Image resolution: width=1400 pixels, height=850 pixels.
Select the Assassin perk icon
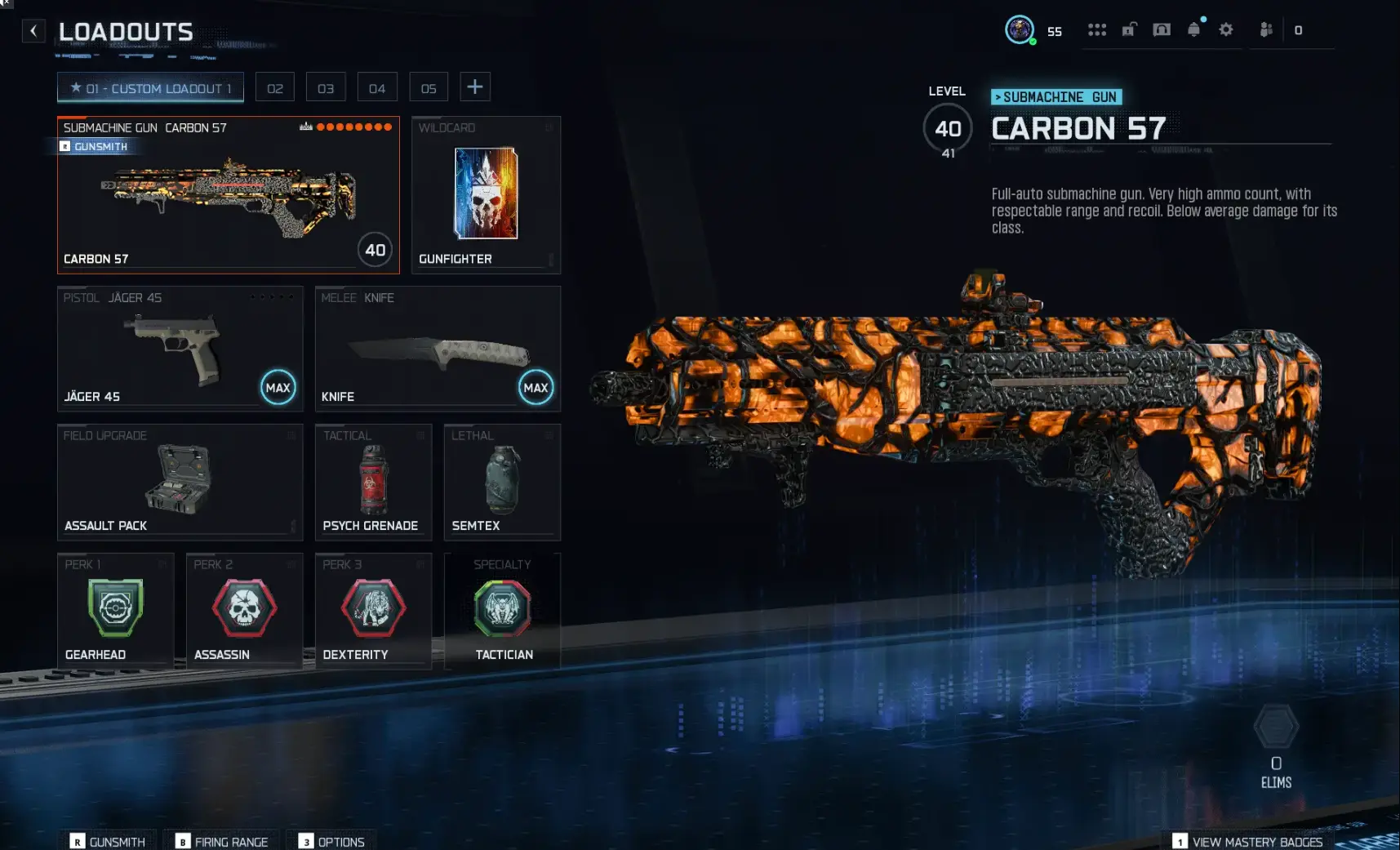point(243,608)
